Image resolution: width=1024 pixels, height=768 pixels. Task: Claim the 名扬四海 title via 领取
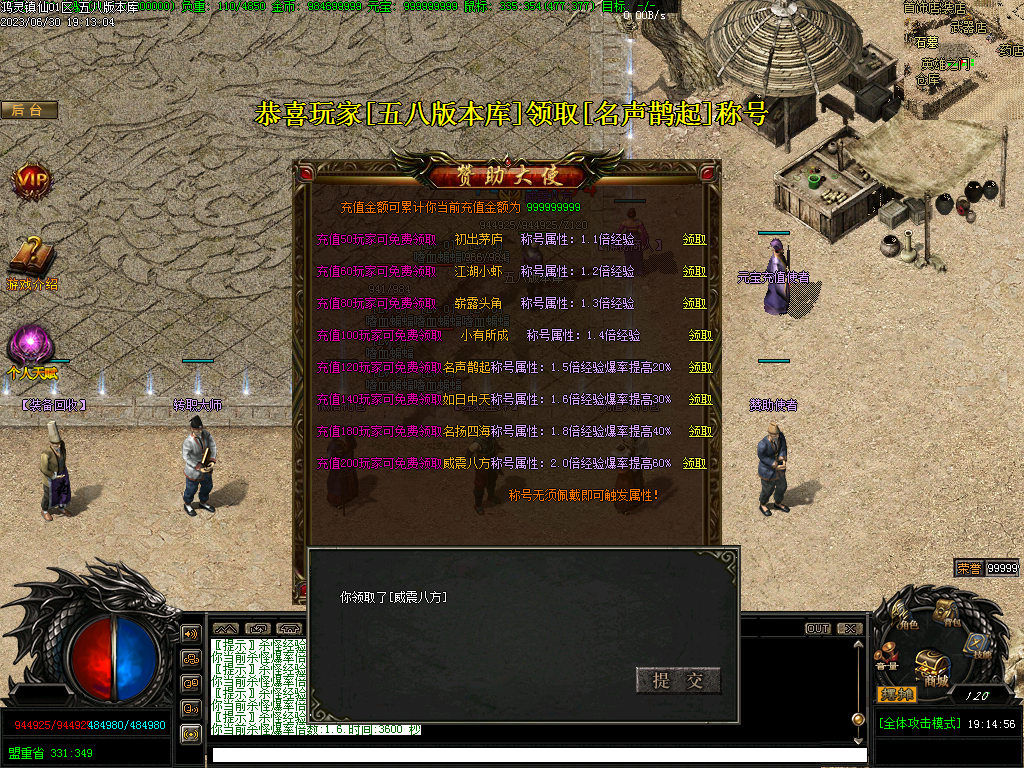click(x=700, y=432)
